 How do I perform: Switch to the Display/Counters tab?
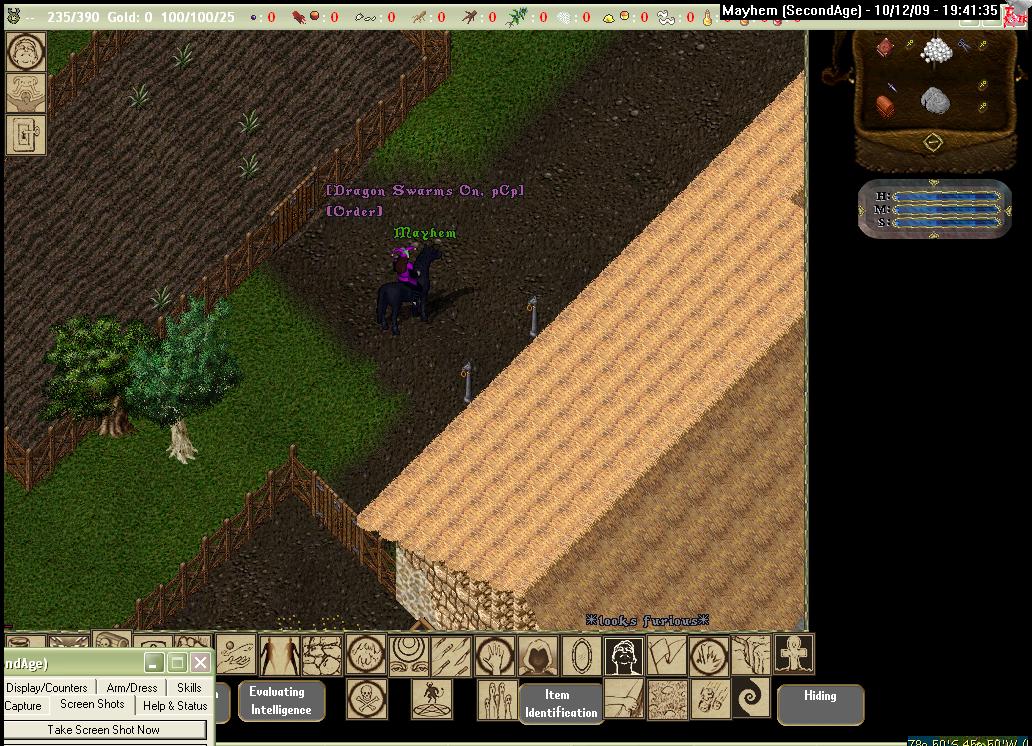click(47, 688)
